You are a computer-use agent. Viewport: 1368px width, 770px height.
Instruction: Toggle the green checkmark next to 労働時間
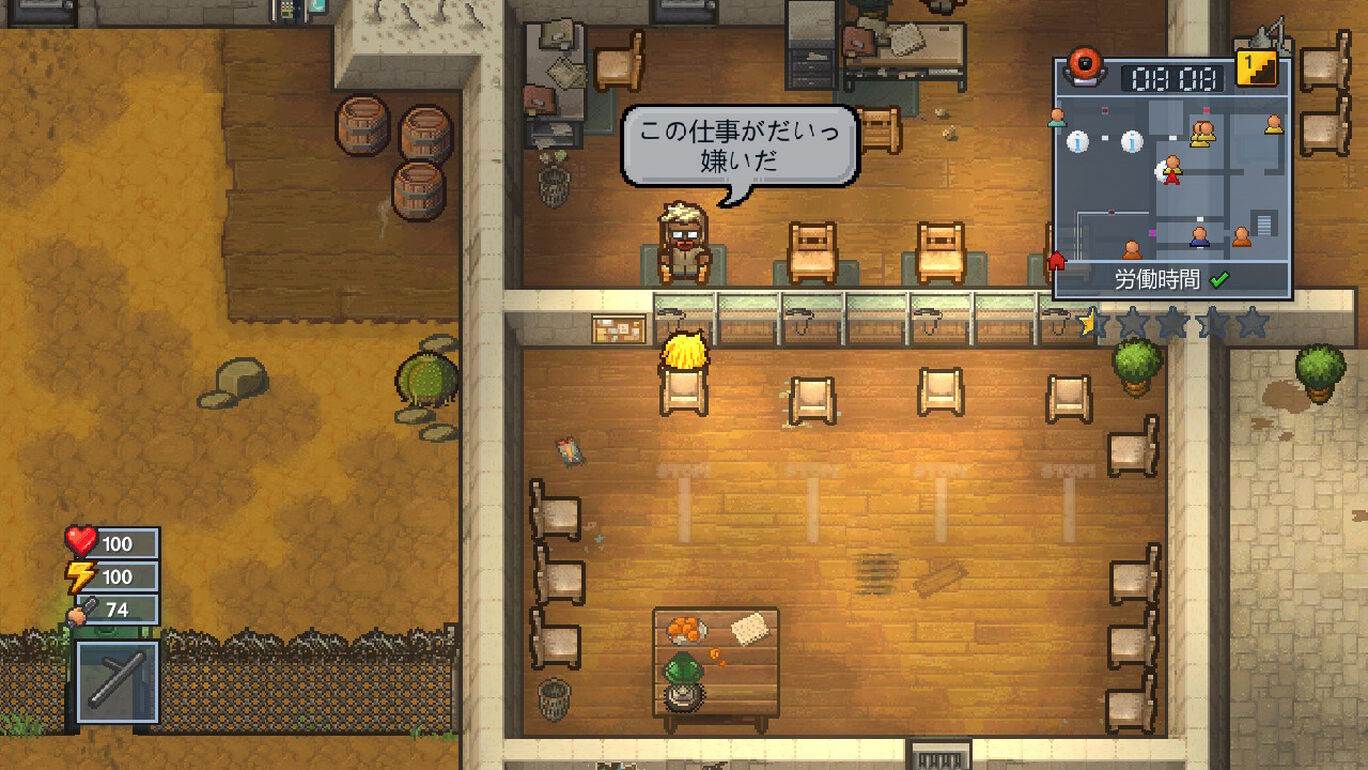tap(1220, 279)
